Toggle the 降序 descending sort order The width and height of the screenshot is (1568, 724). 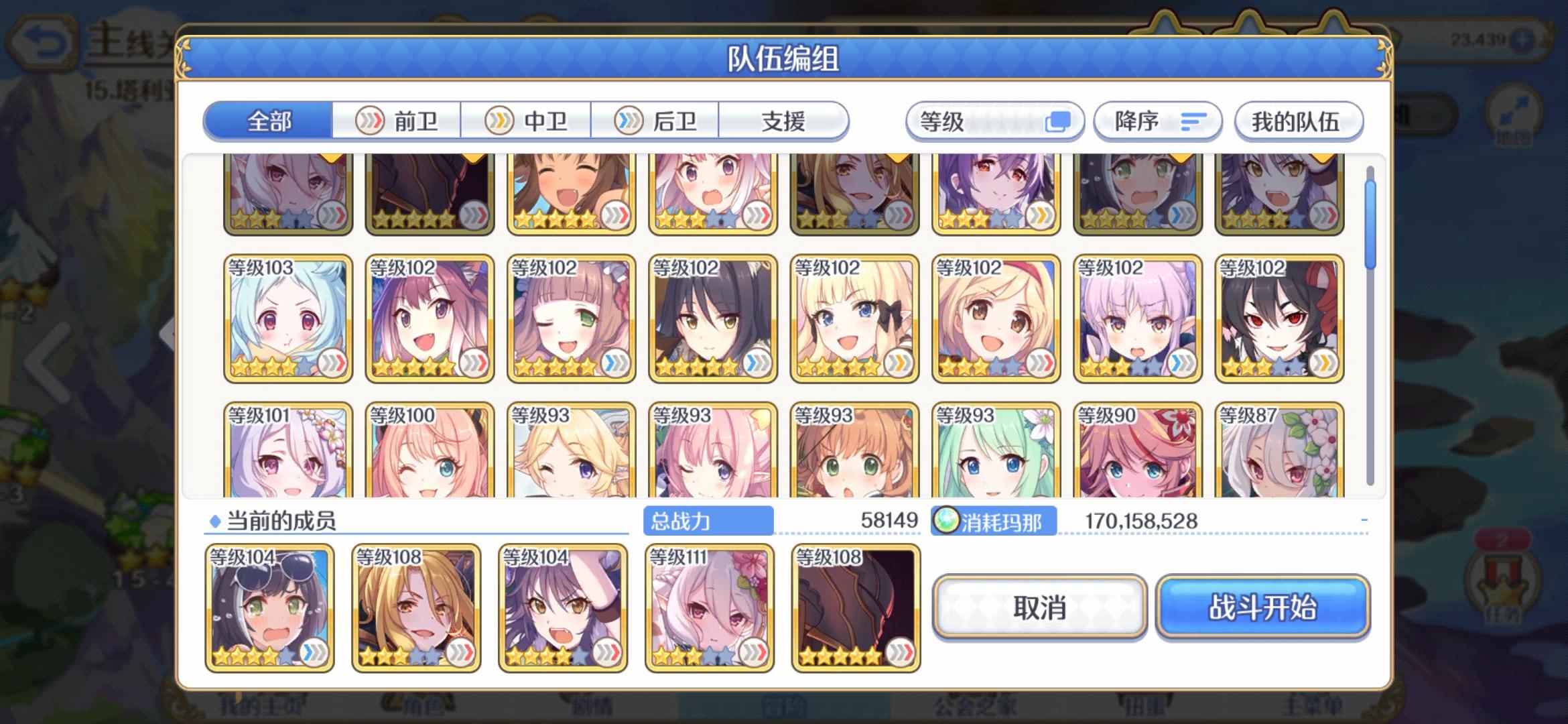click(x=1159, y=121)
